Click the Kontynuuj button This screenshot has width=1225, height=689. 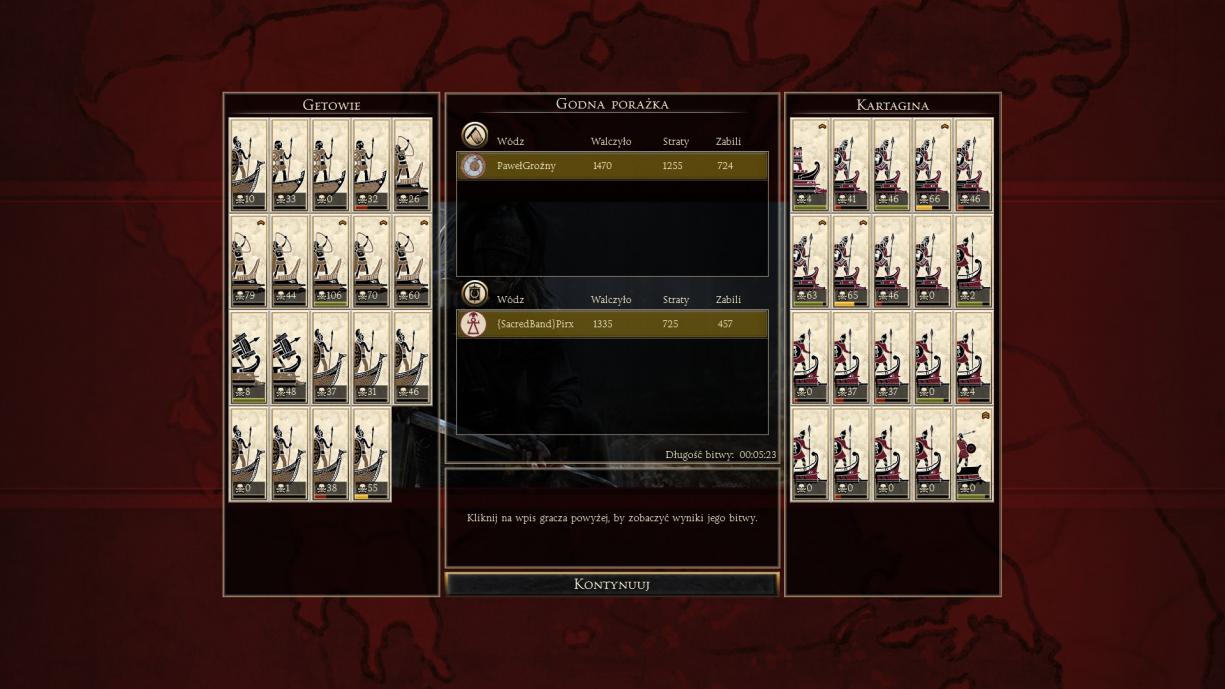611,584
